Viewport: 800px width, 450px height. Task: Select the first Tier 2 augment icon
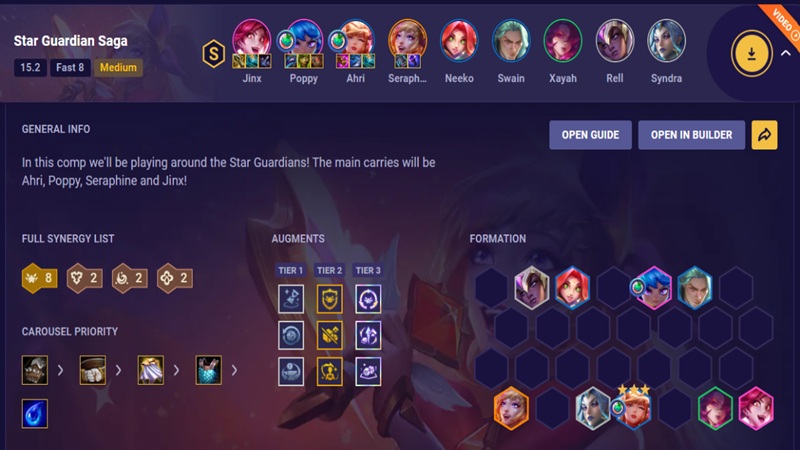tap(330, 298)
